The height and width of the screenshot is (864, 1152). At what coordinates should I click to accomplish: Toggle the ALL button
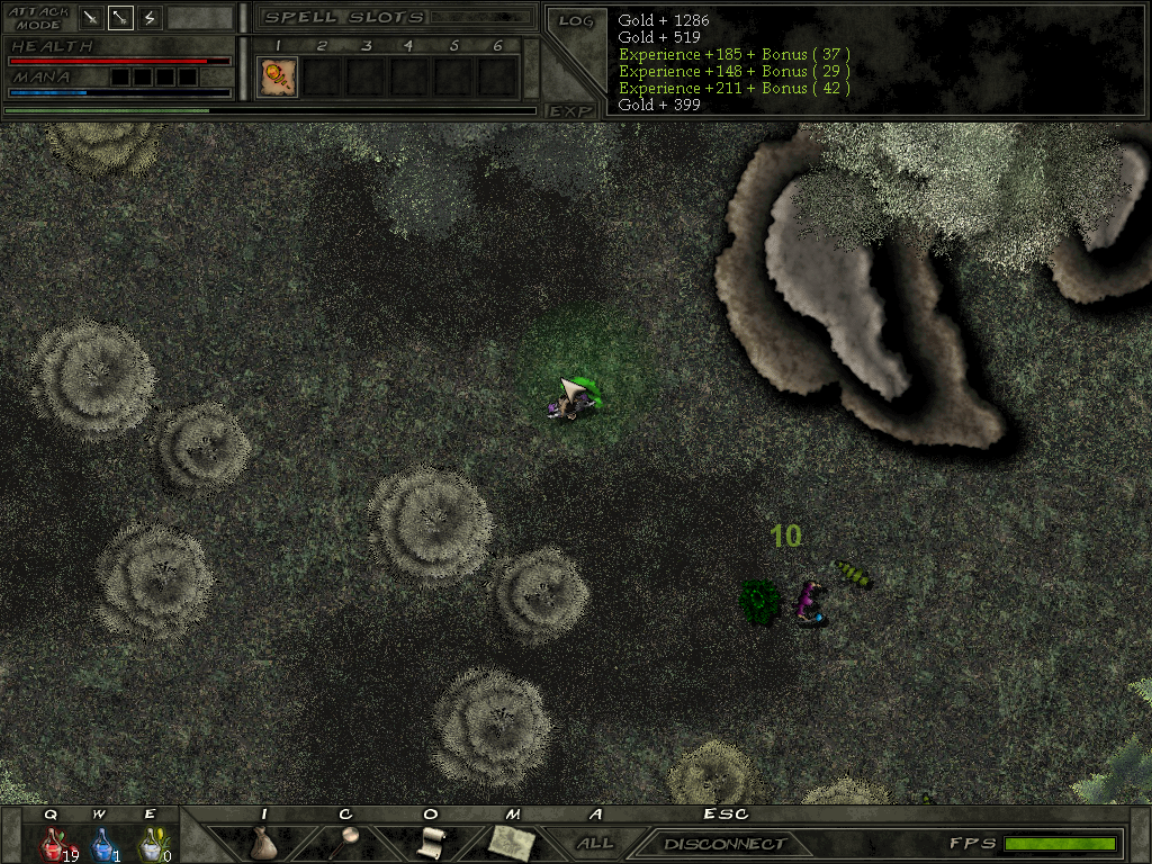click(x=595, y=843)
